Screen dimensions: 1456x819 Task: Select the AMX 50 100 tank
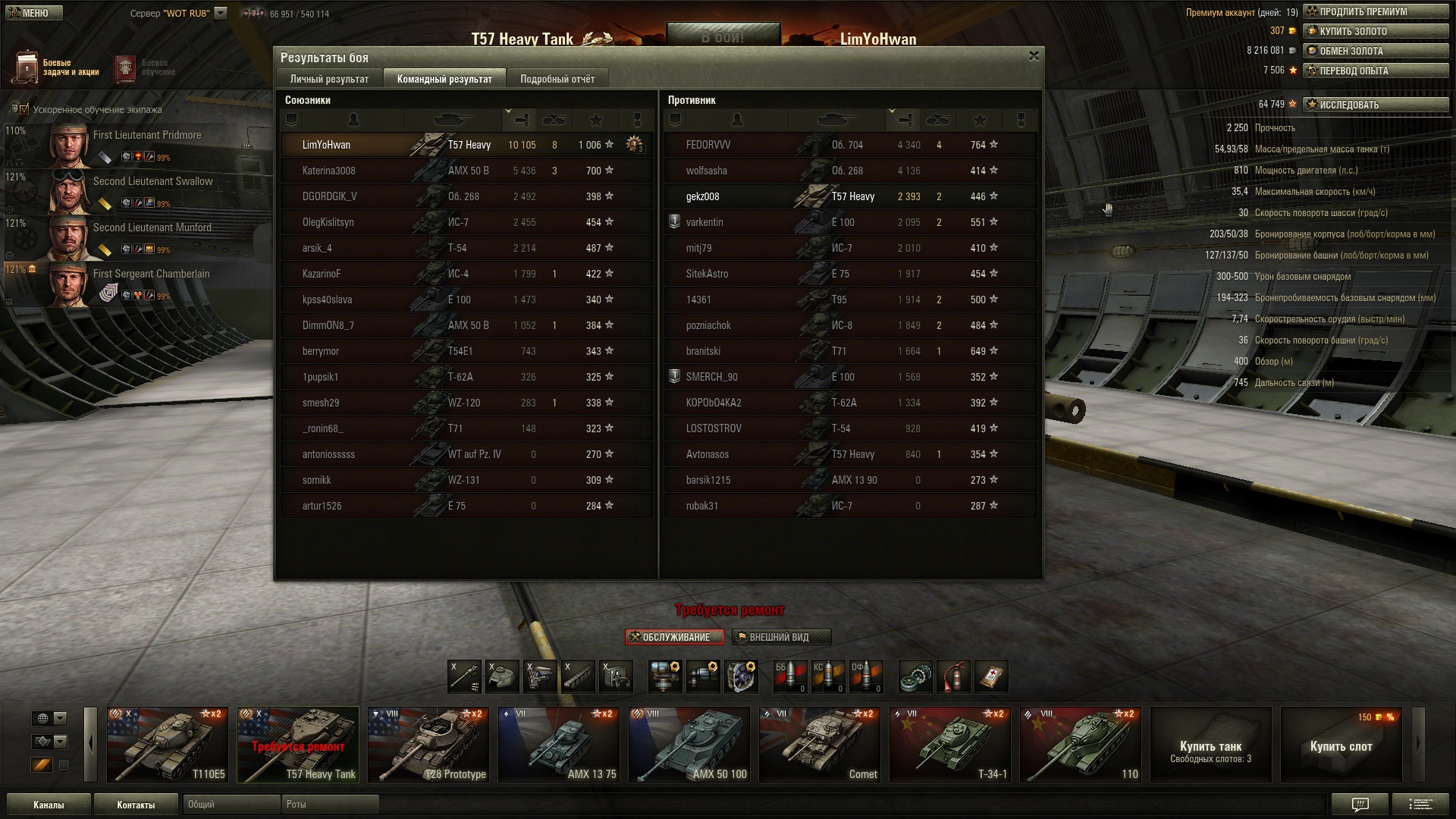click(689, 744)
